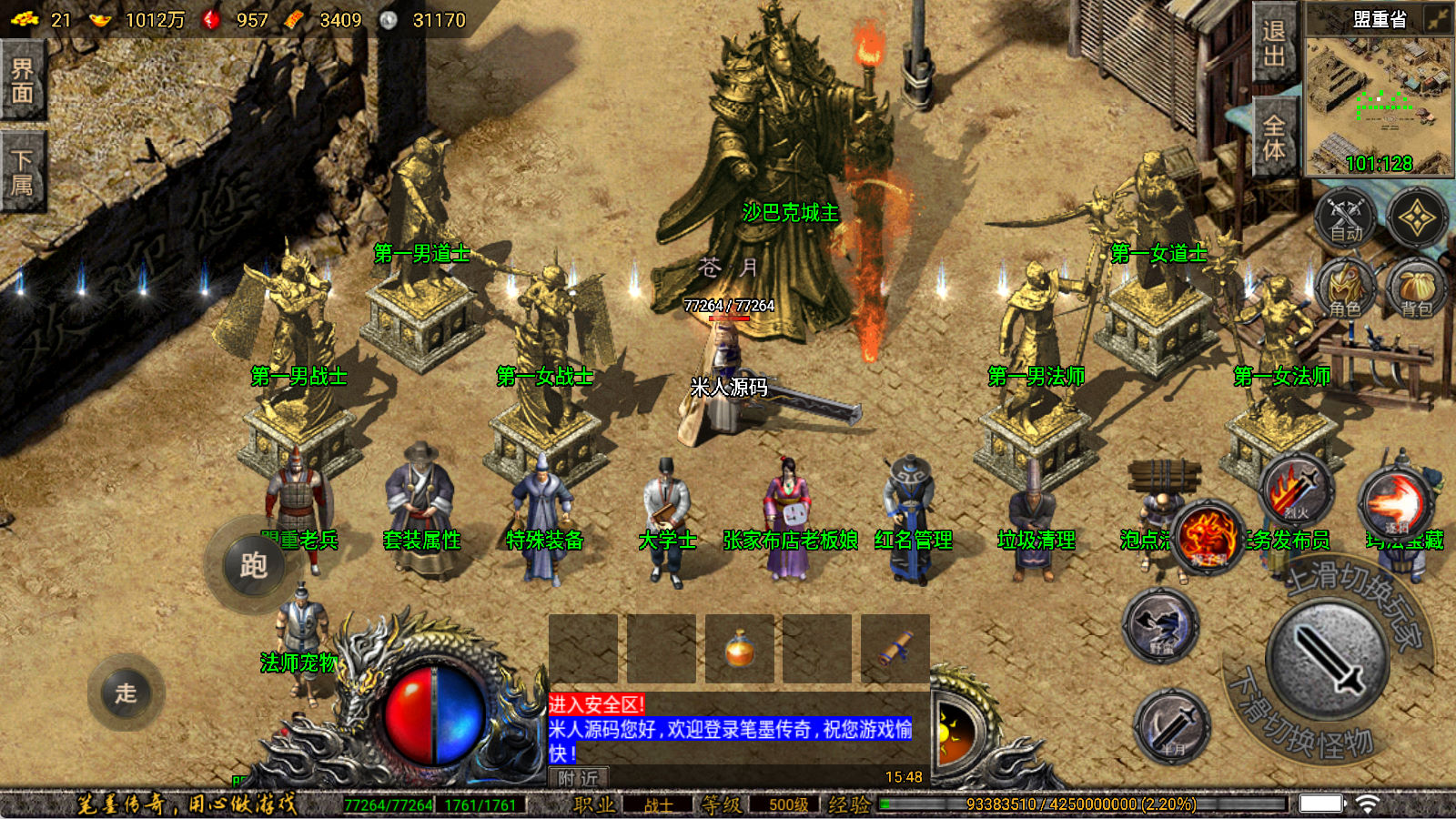Select the 全体 all-target button
1456x819 pixels.
[1273, 137]
